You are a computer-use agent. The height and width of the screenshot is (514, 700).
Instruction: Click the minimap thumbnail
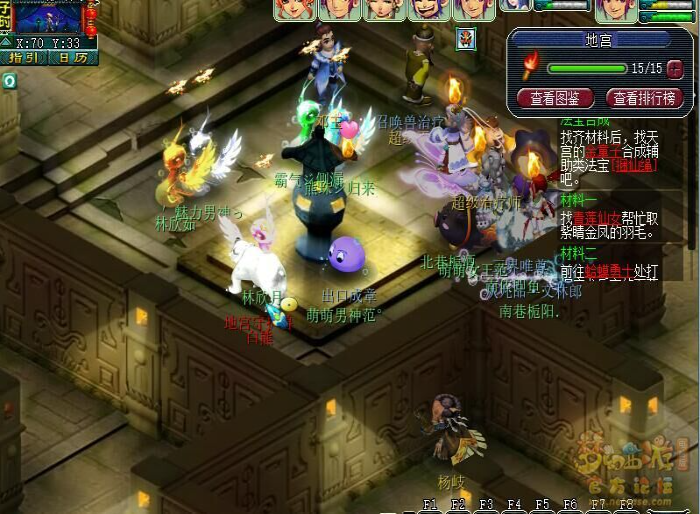49,18
